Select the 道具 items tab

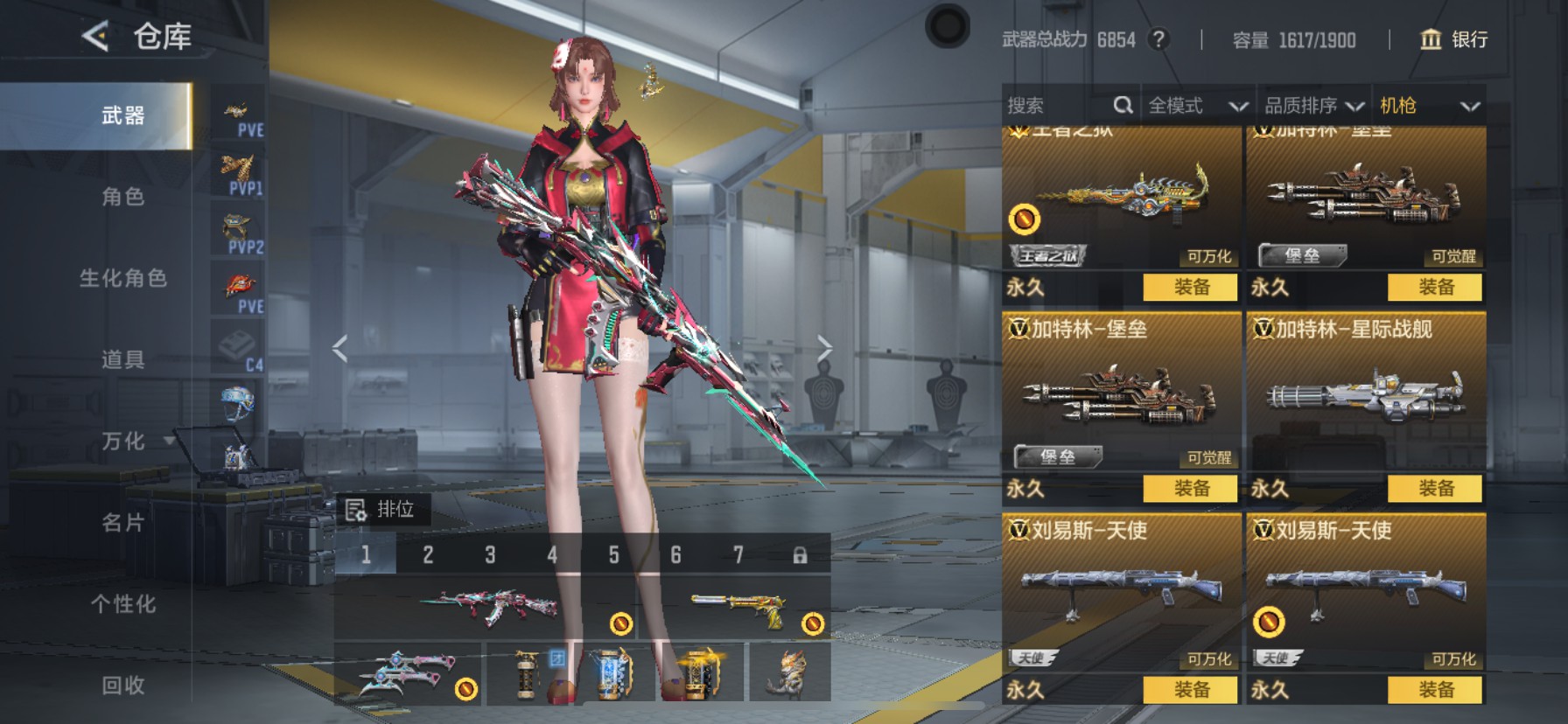click(x=122, y=359)
